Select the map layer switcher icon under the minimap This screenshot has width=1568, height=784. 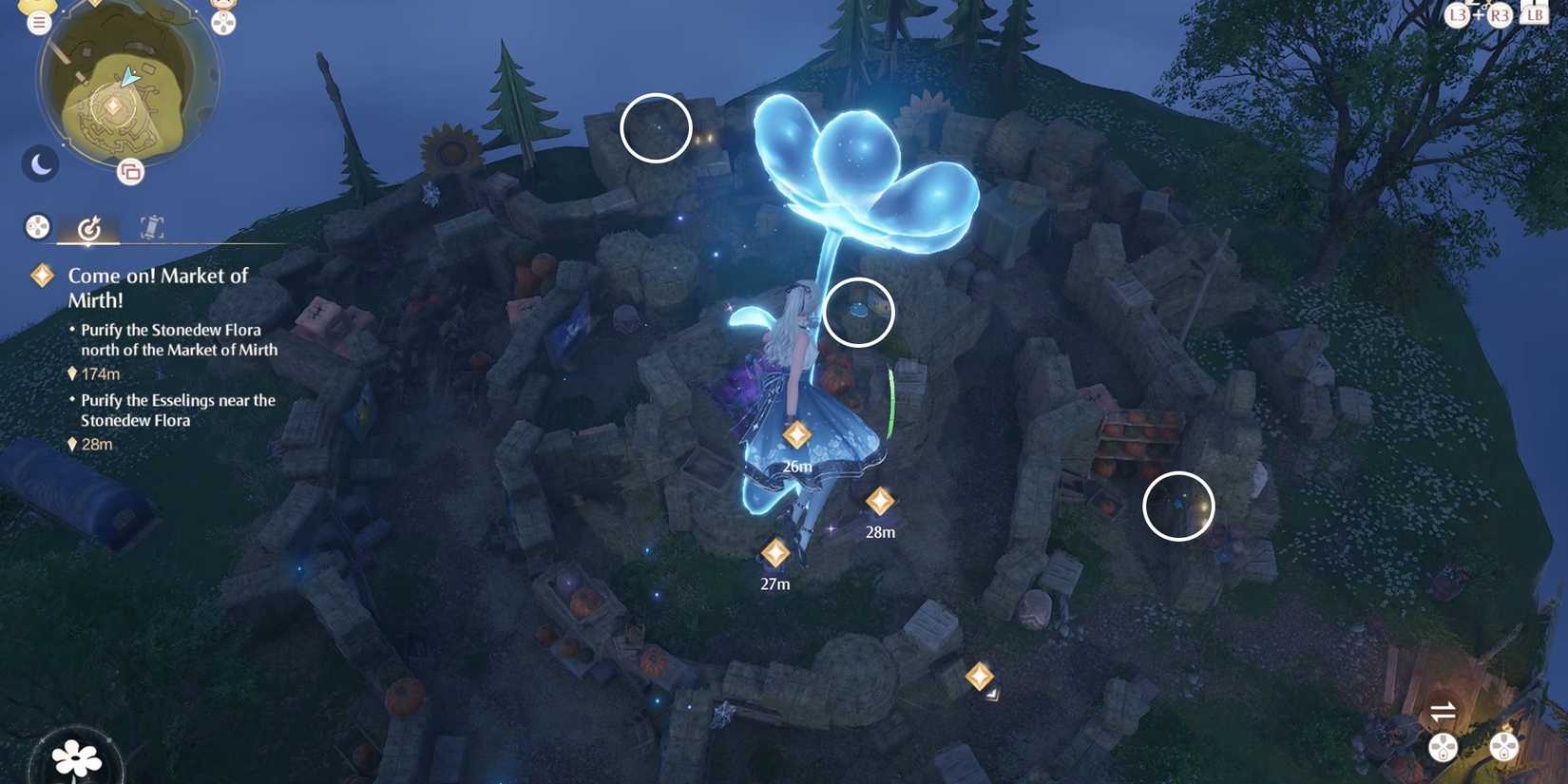pos(130,172)
